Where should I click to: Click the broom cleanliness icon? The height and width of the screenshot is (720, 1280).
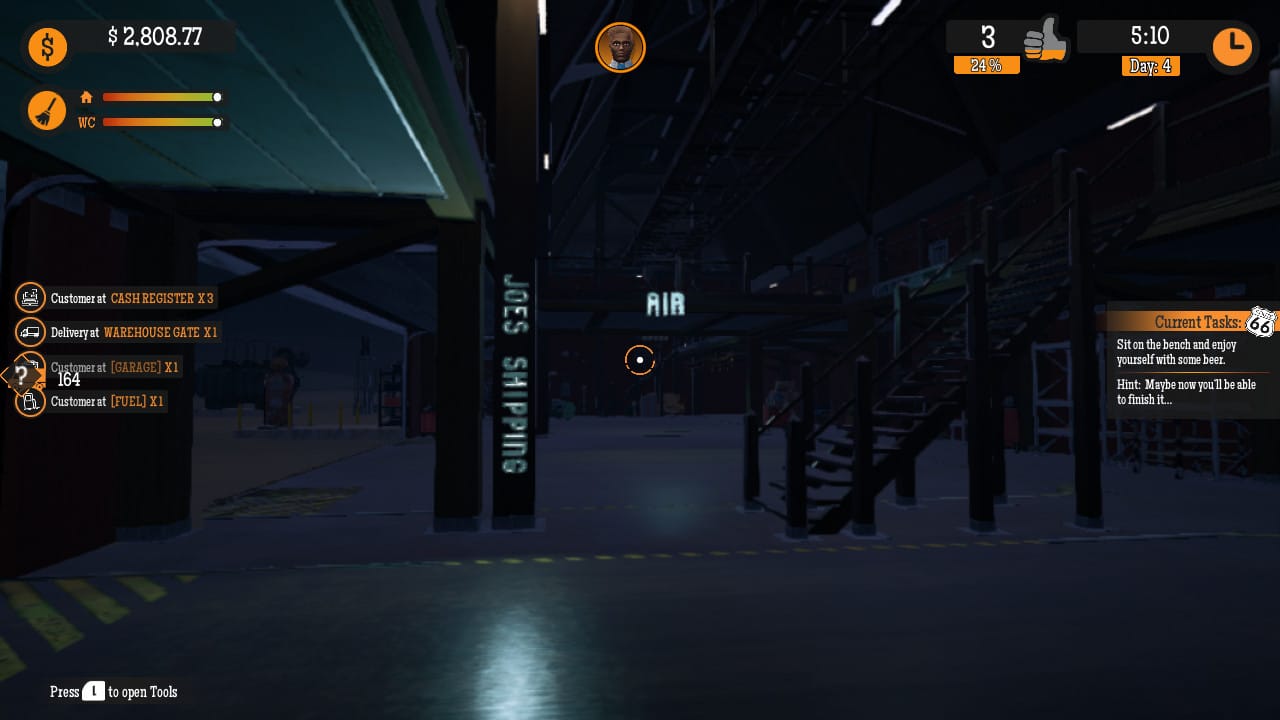(47, 110)
